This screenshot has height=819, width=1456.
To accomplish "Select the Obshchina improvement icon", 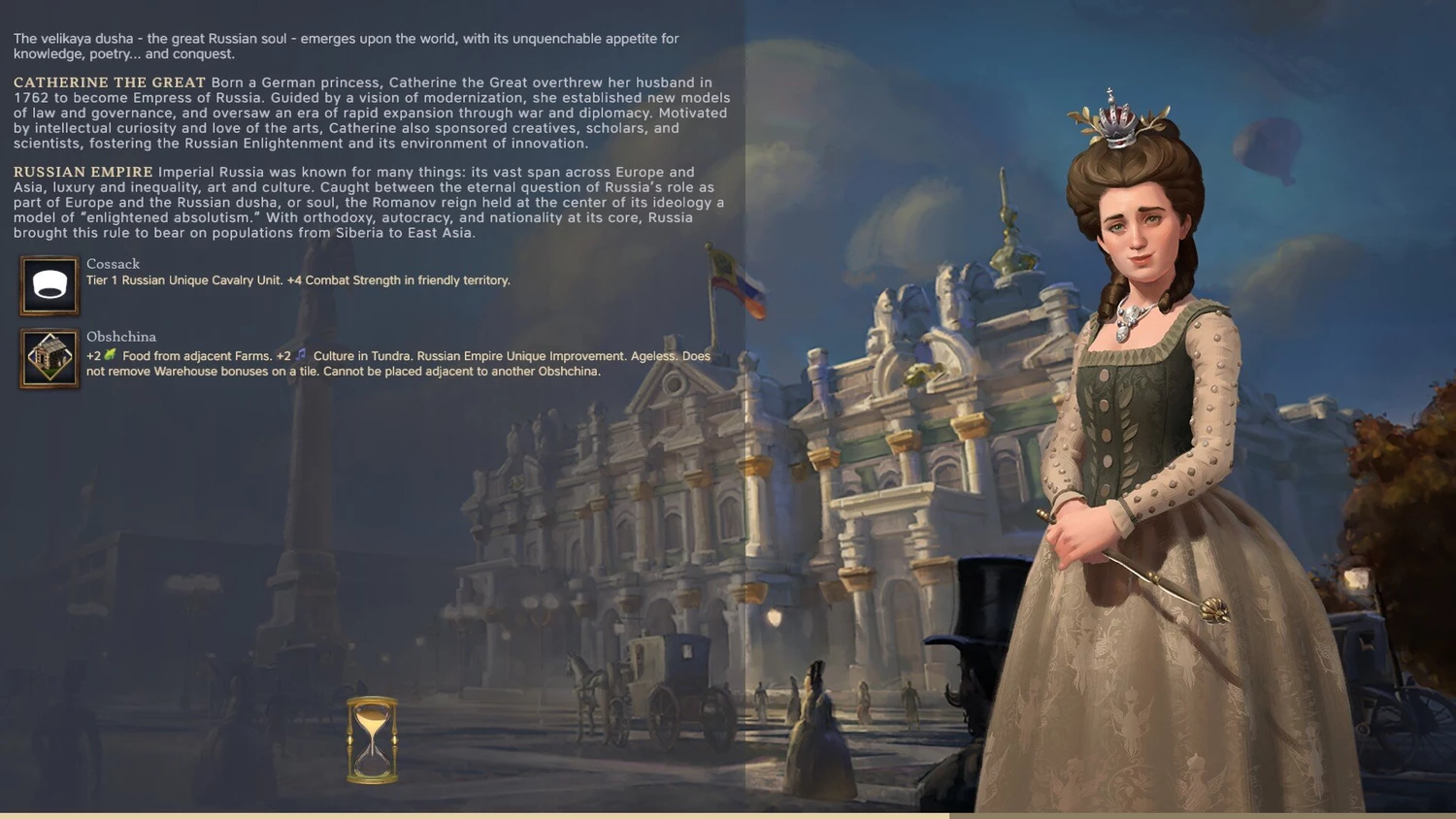I will coord(50,358).
